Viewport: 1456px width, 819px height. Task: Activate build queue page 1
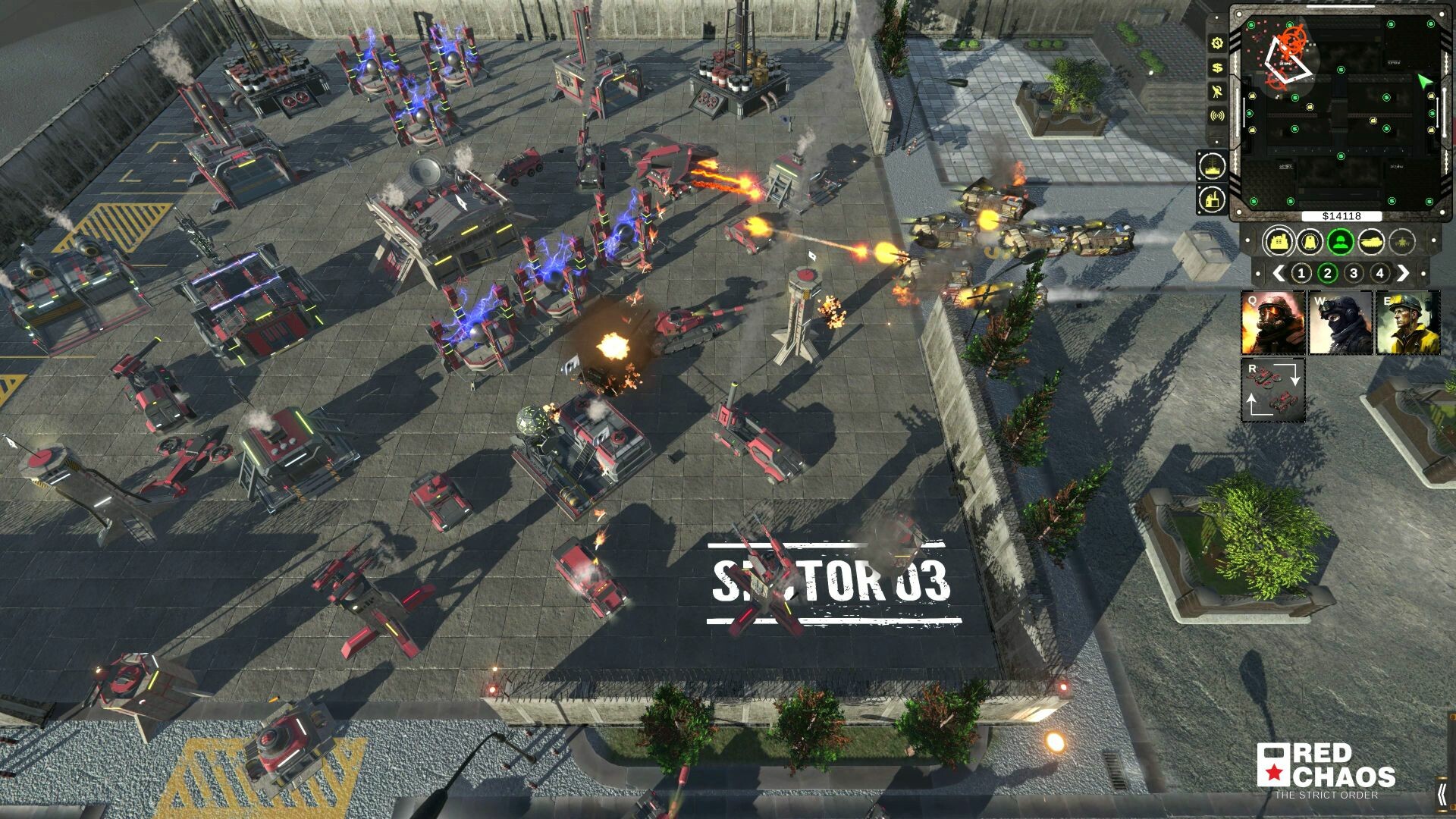pos(1301,273)
